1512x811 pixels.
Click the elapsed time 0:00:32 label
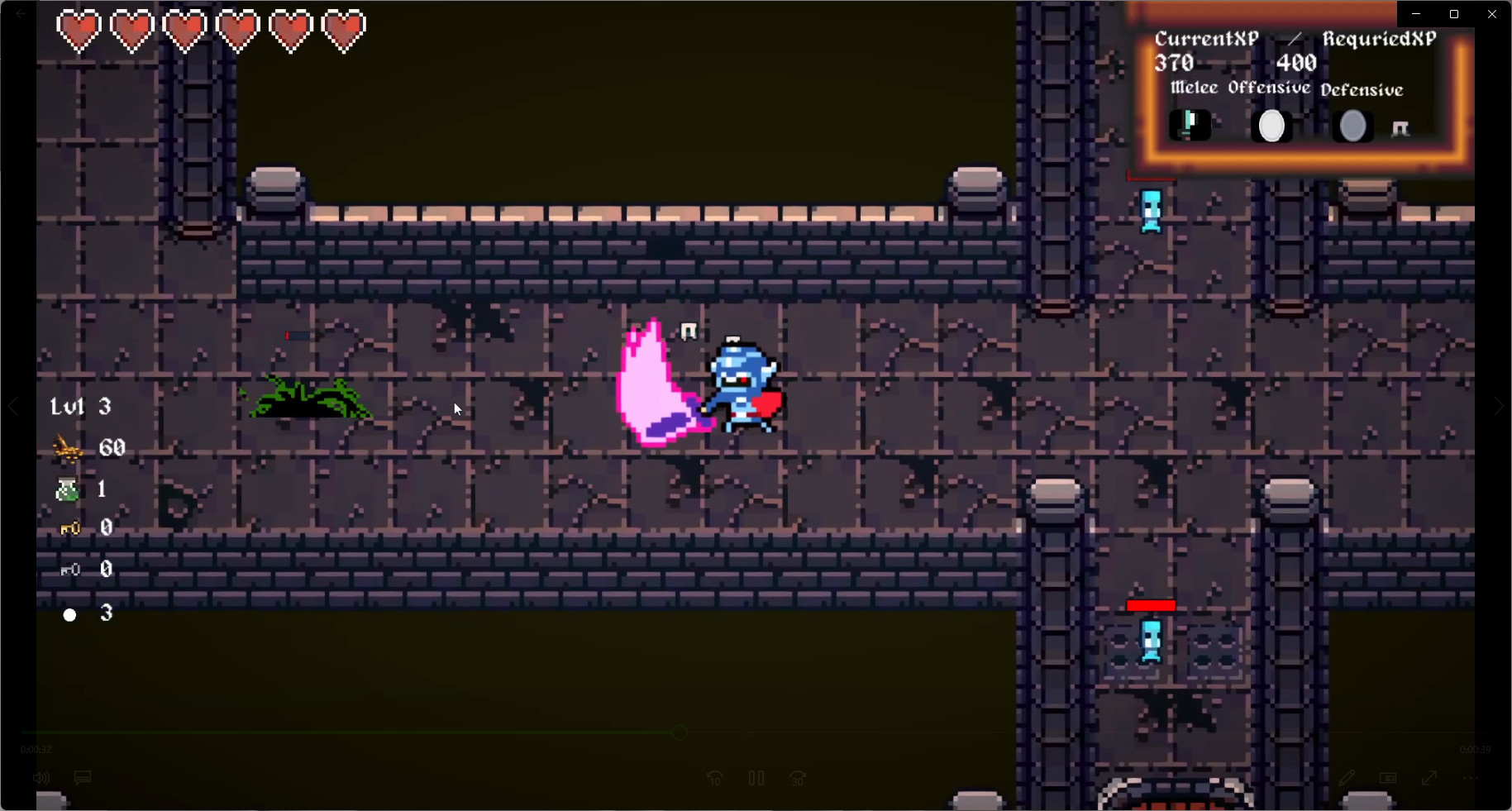point(36,749)
